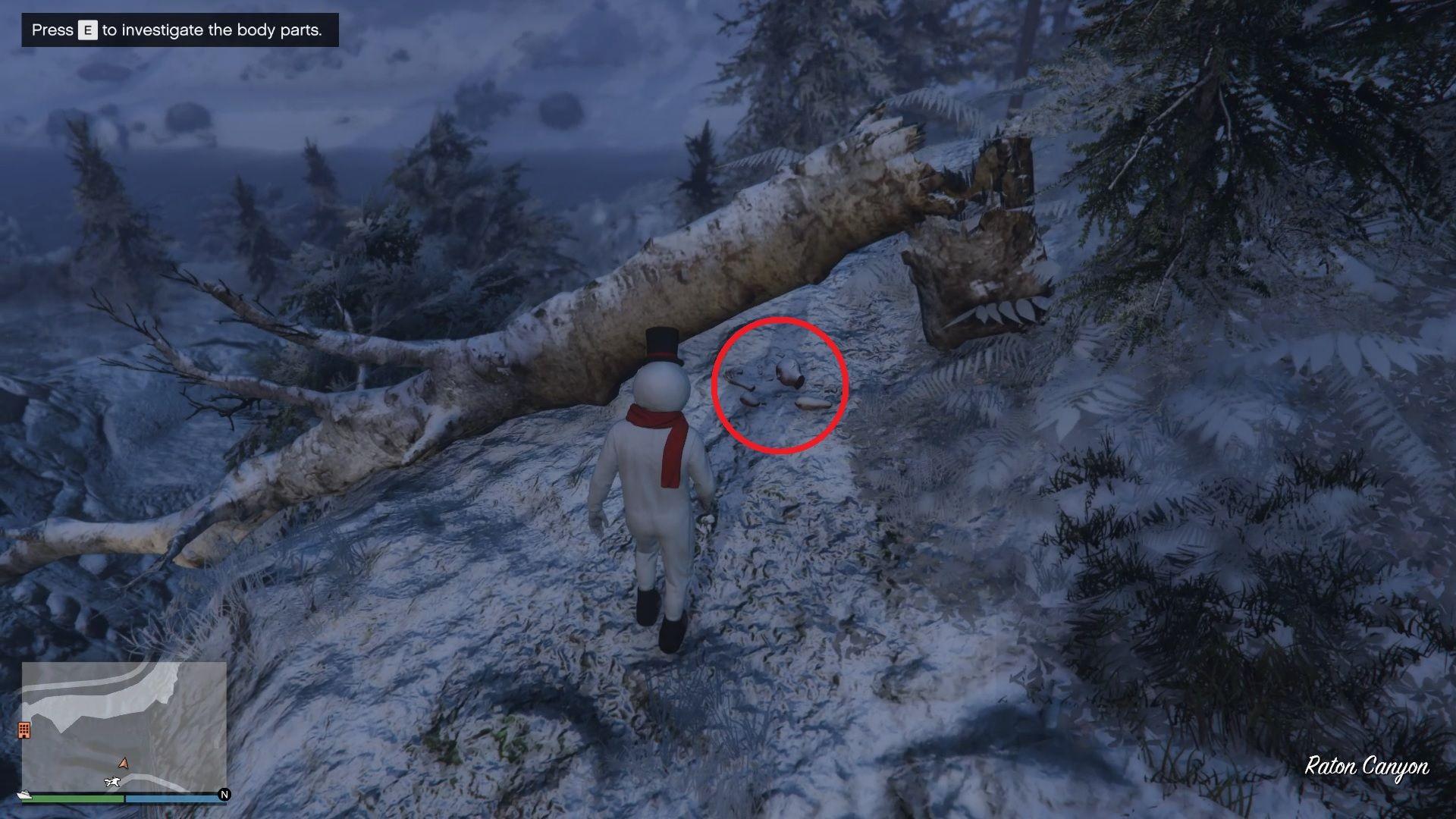Click the white dog blip on the minimap
The image size is (1456, 819).
tap(112, 781)
